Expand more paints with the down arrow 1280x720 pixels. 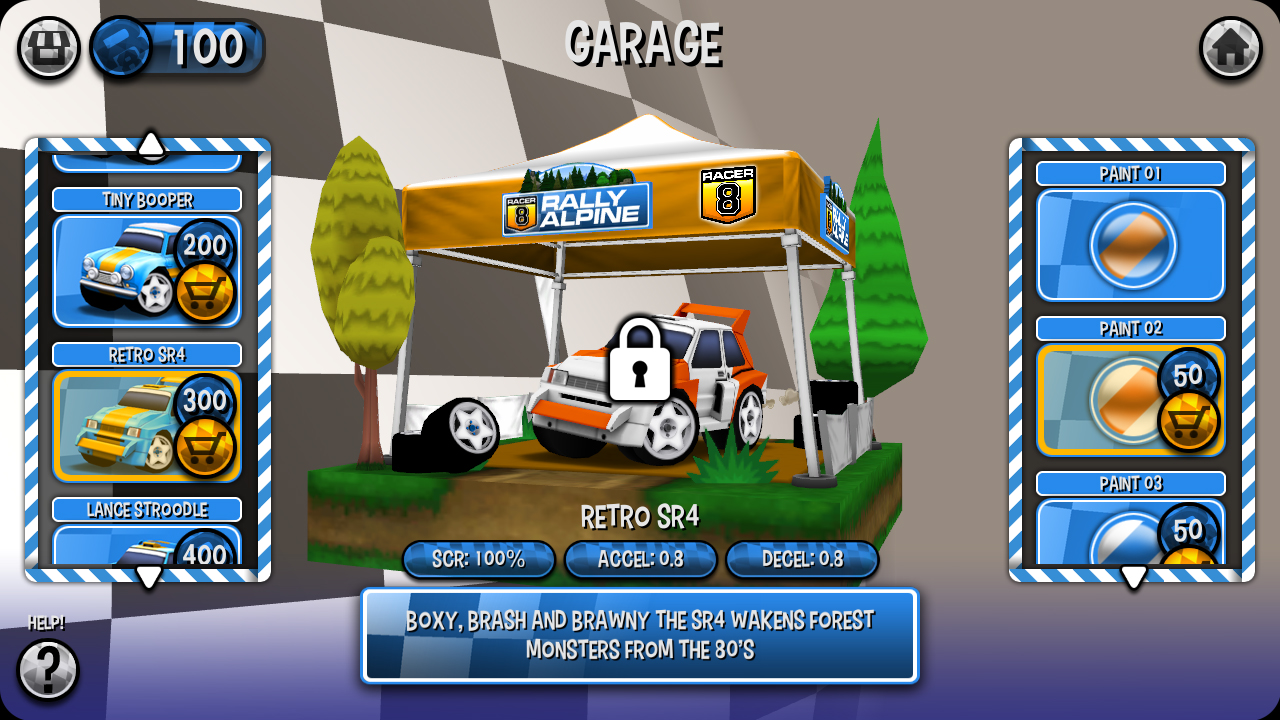click(x=1135, y=575)
